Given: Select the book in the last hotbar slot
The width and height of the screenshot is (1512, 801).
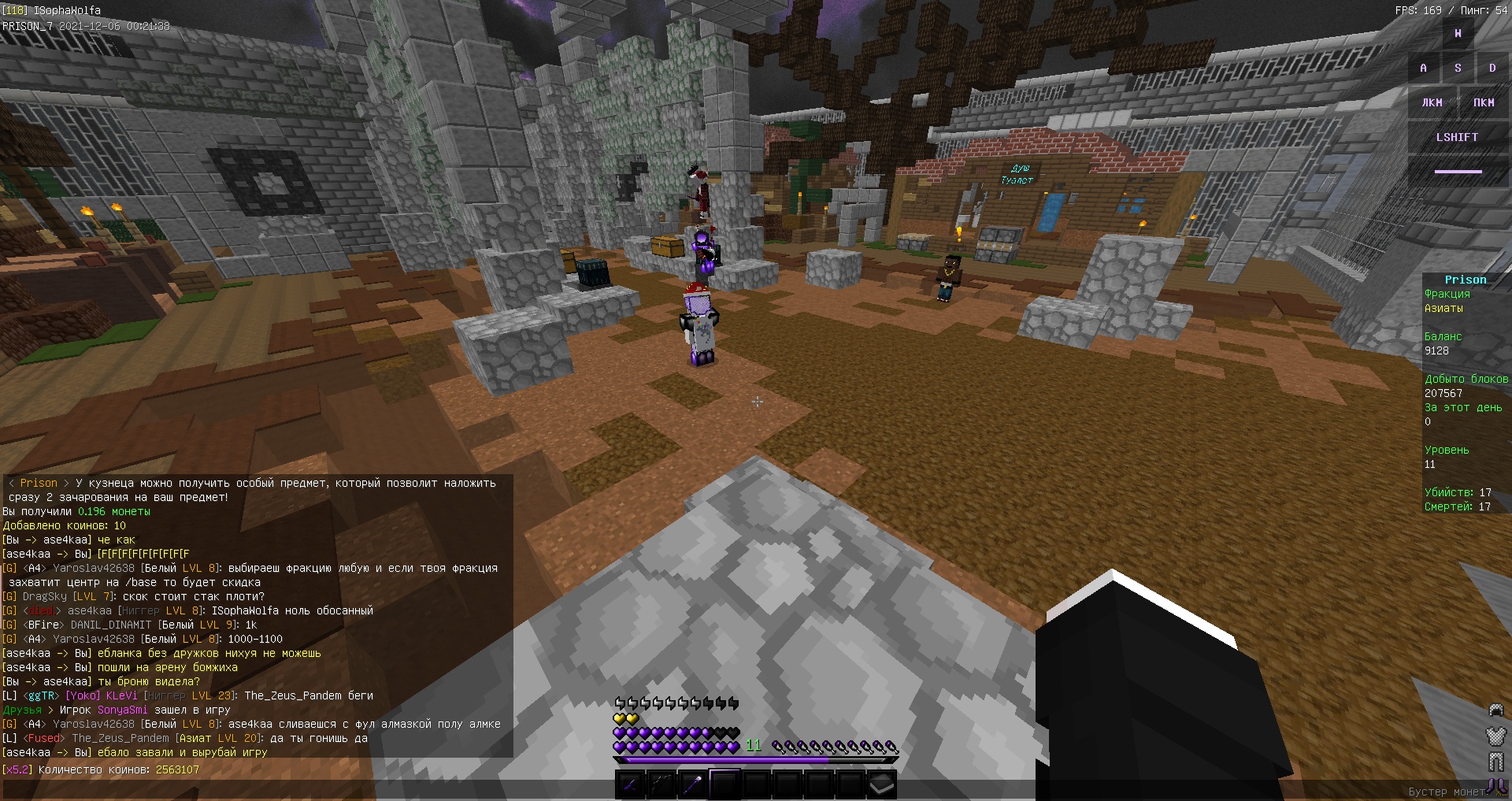Looking at the screenshot, I should coord(882,784).
